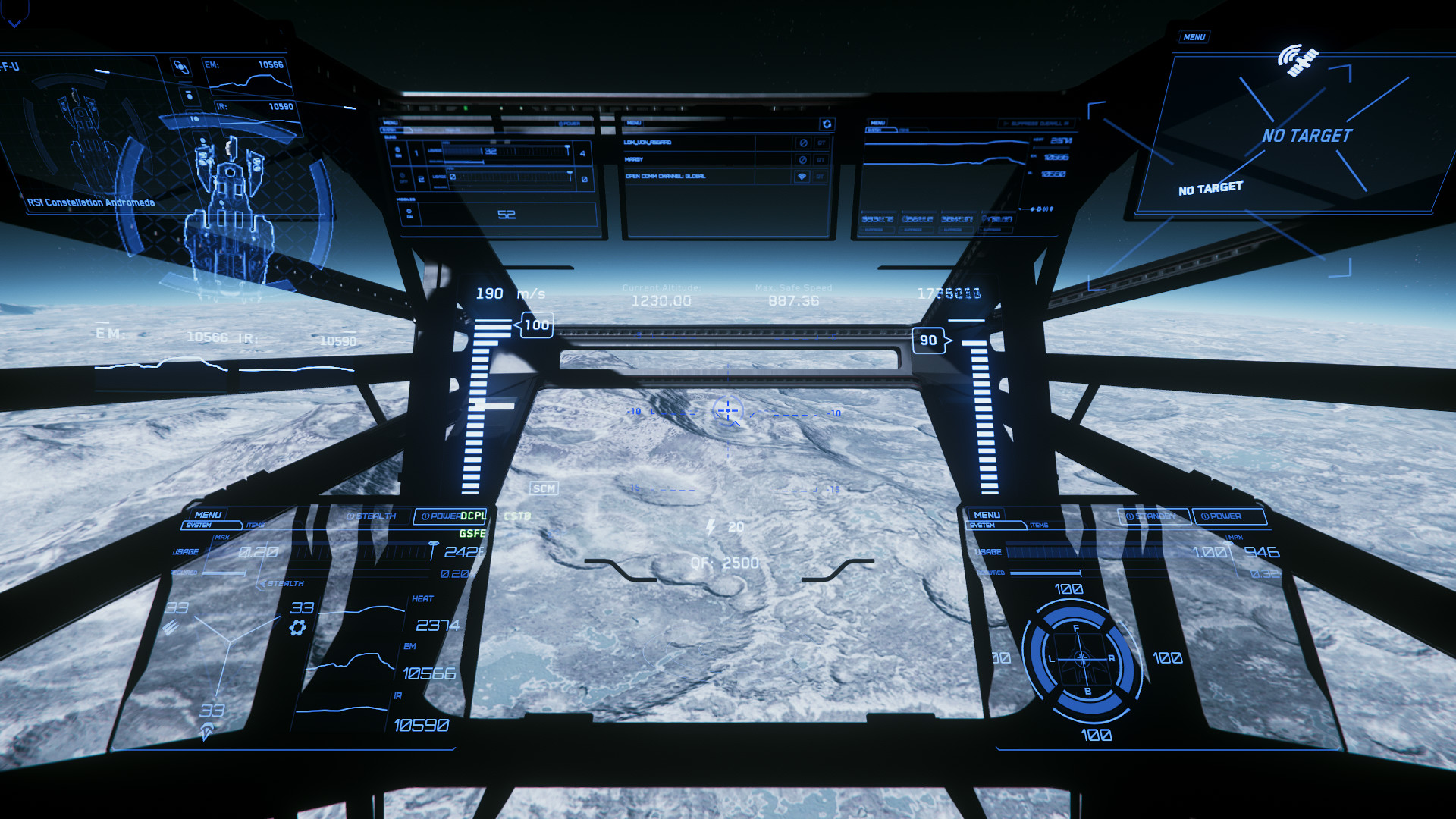Open the MENU on the shield panel
This screenshot has height=819, width=1456.
[x=987, y=515]
